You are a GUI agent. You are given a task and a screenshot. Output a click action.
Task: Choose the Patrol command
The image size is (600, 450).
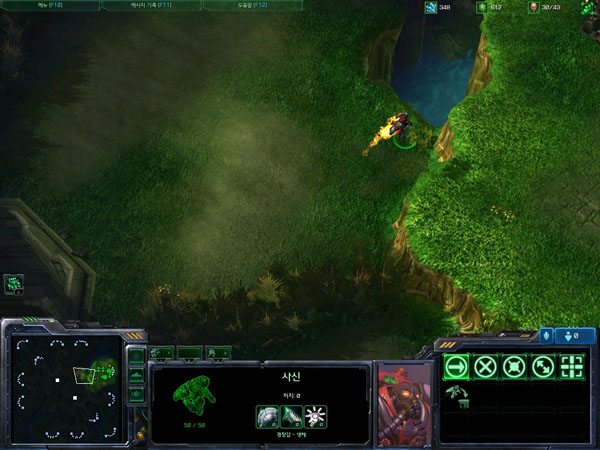pyautogui.click(x=543, y=366)
